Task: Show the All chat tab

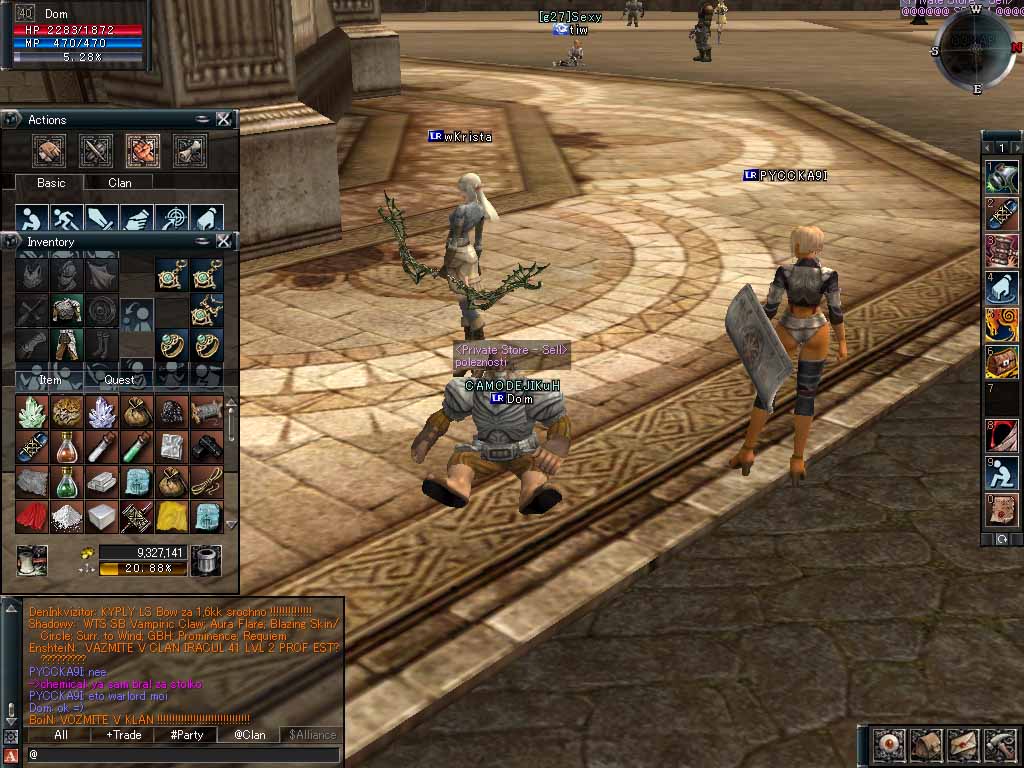Action: pos(60,735)
